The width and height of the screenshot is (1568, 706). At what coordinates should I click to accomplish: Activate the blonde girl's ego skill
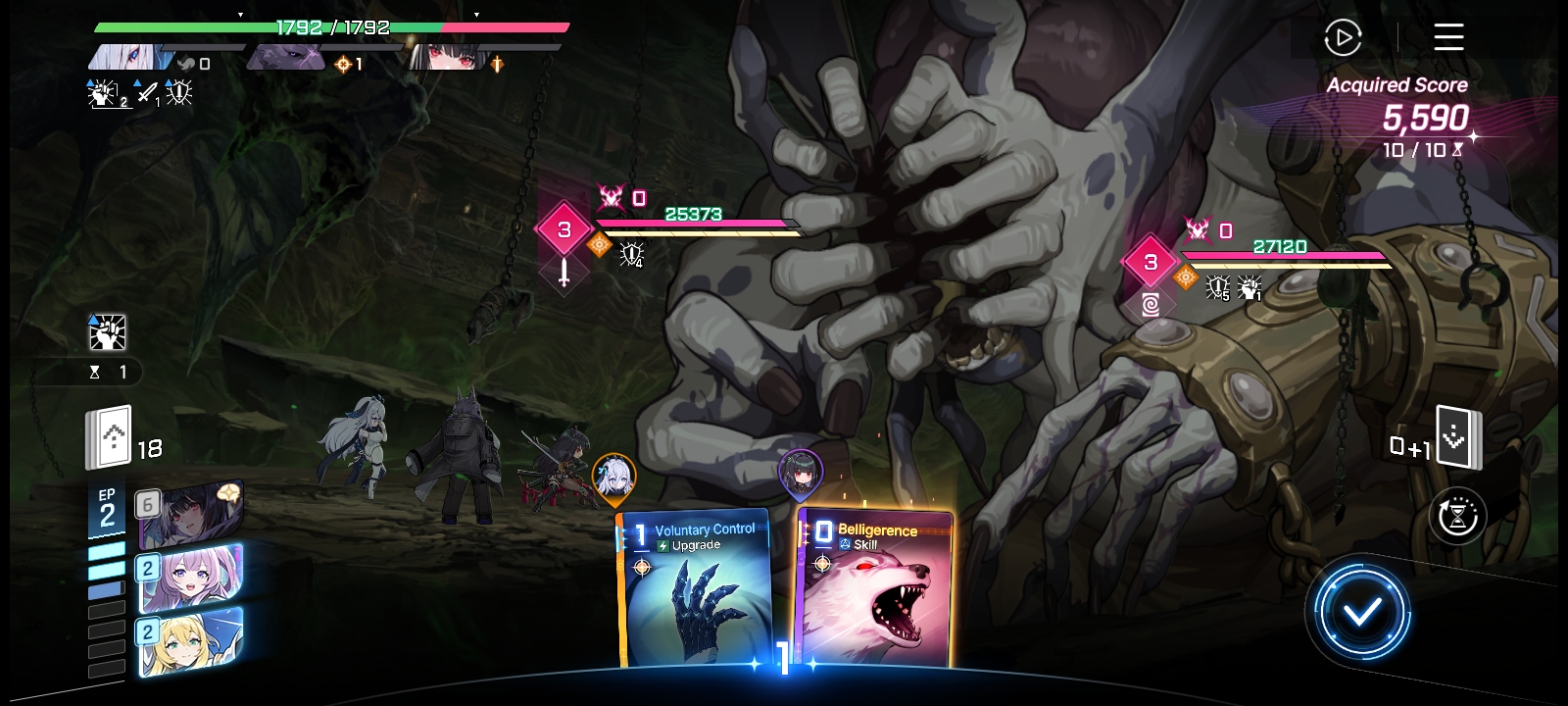coord(191,641)
